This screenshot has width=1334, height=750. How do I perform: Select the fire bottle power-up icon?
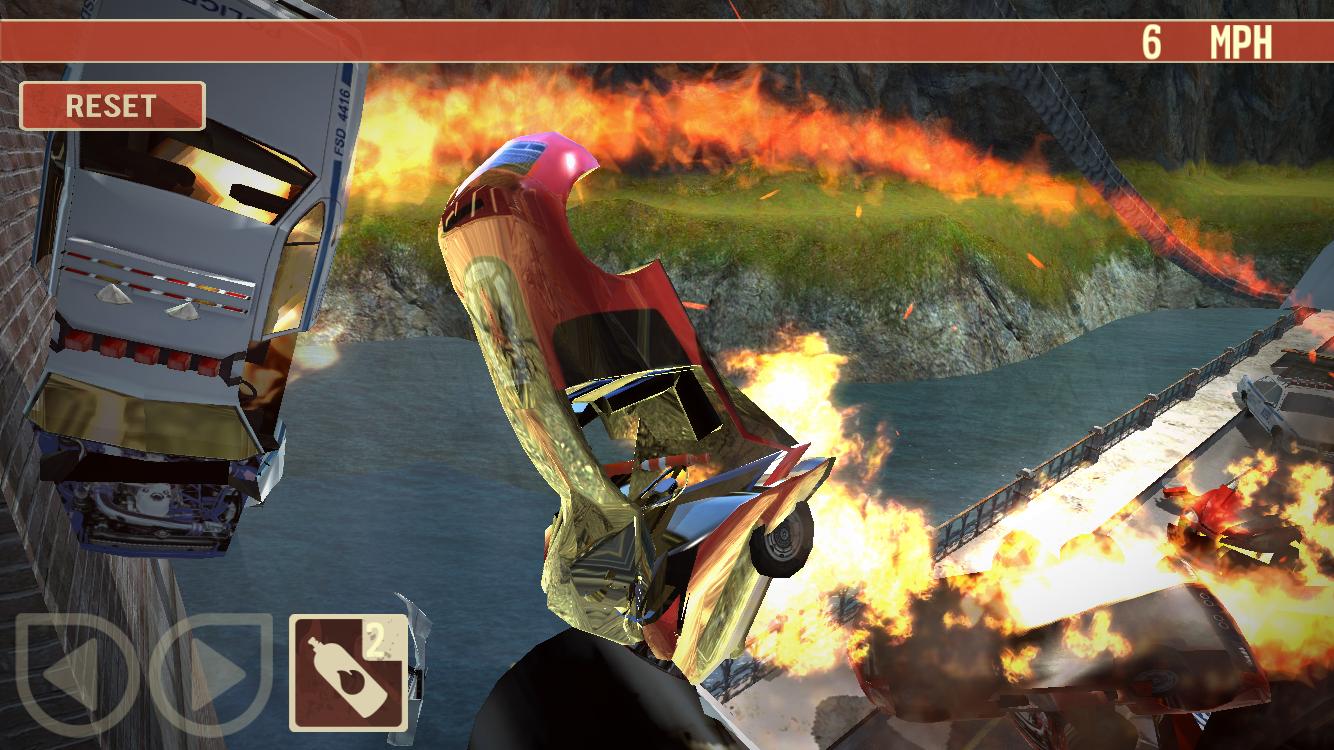pyautogui.click(x=348, y=670)
